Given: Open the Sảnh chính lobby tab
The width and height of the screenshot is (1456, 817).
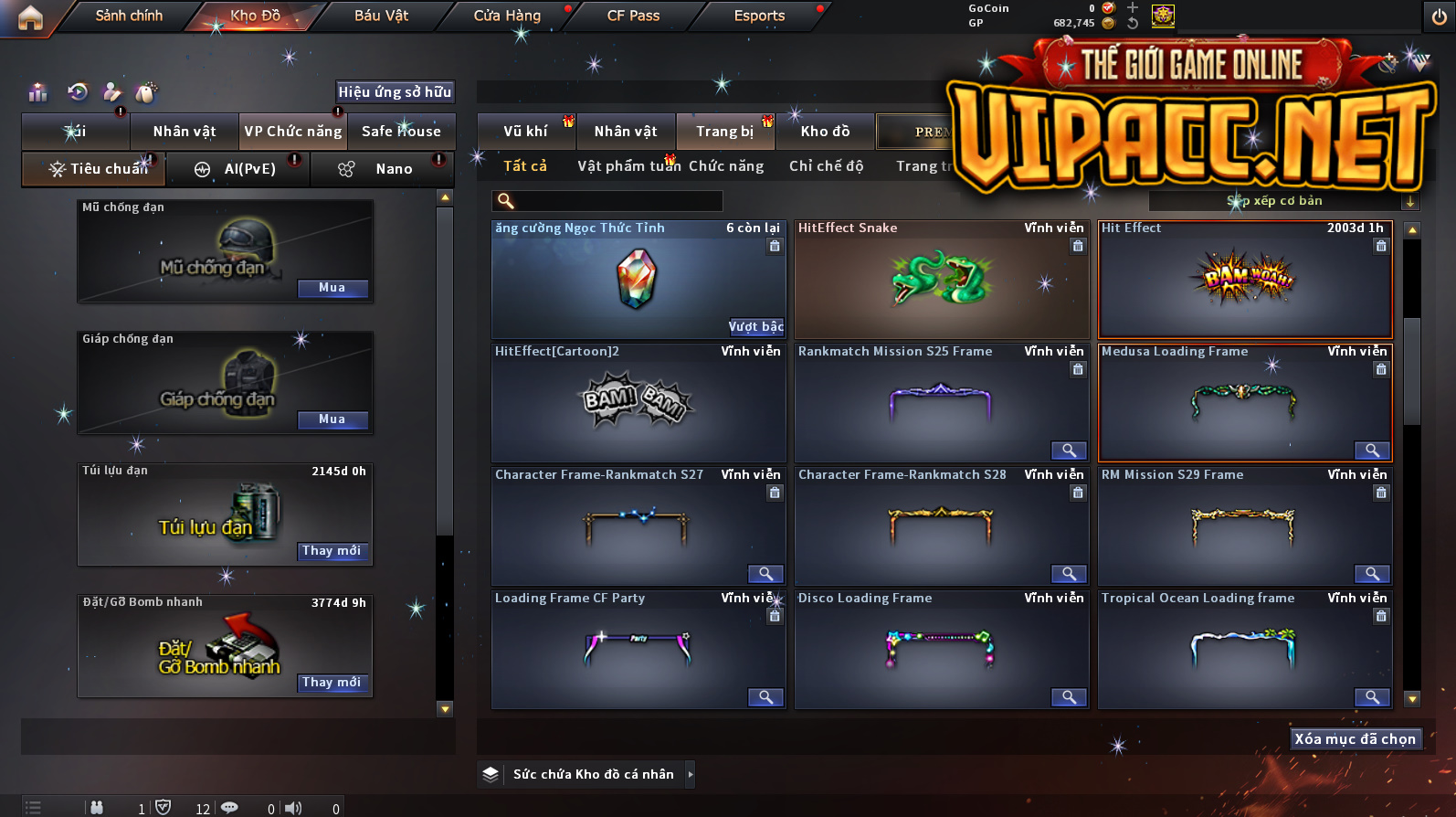Looking at the screenshot, I should tap(129, 16).
